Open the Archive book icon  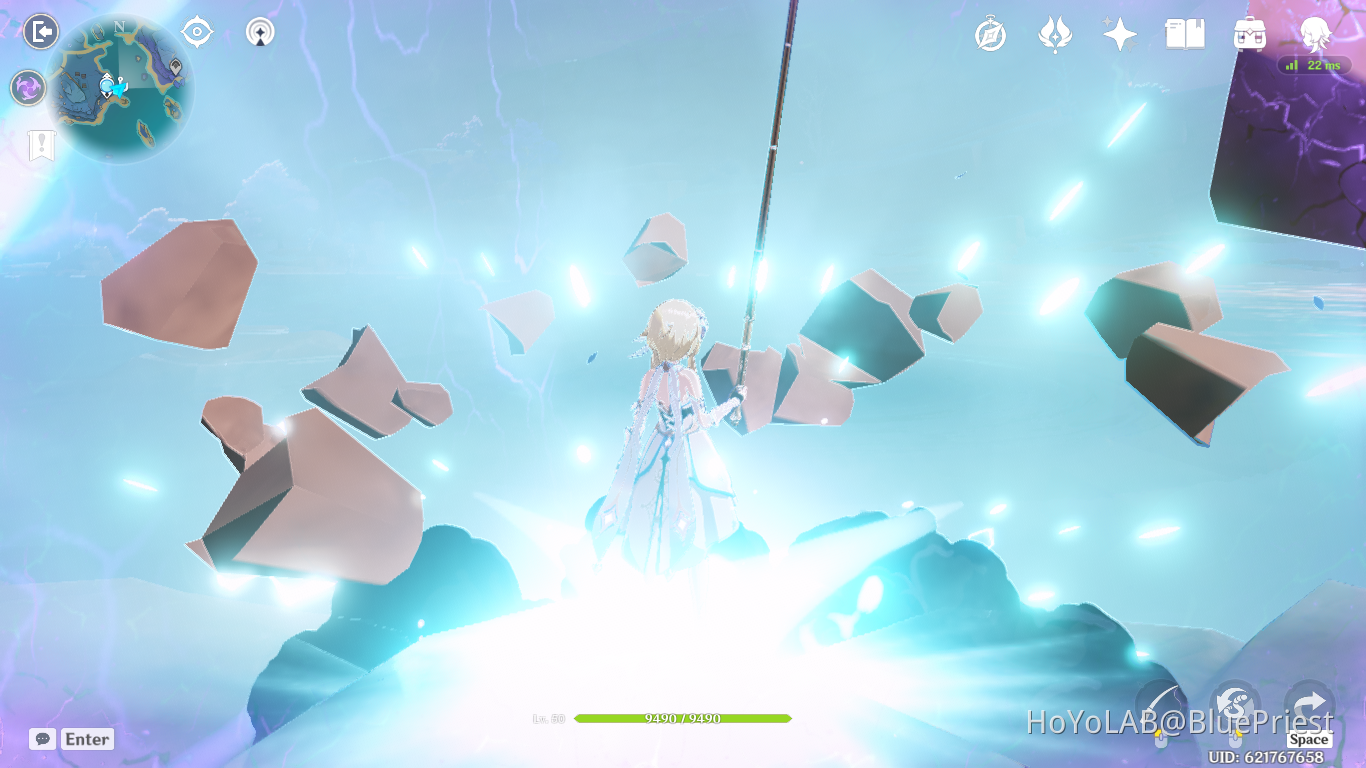coord(1184,33)
